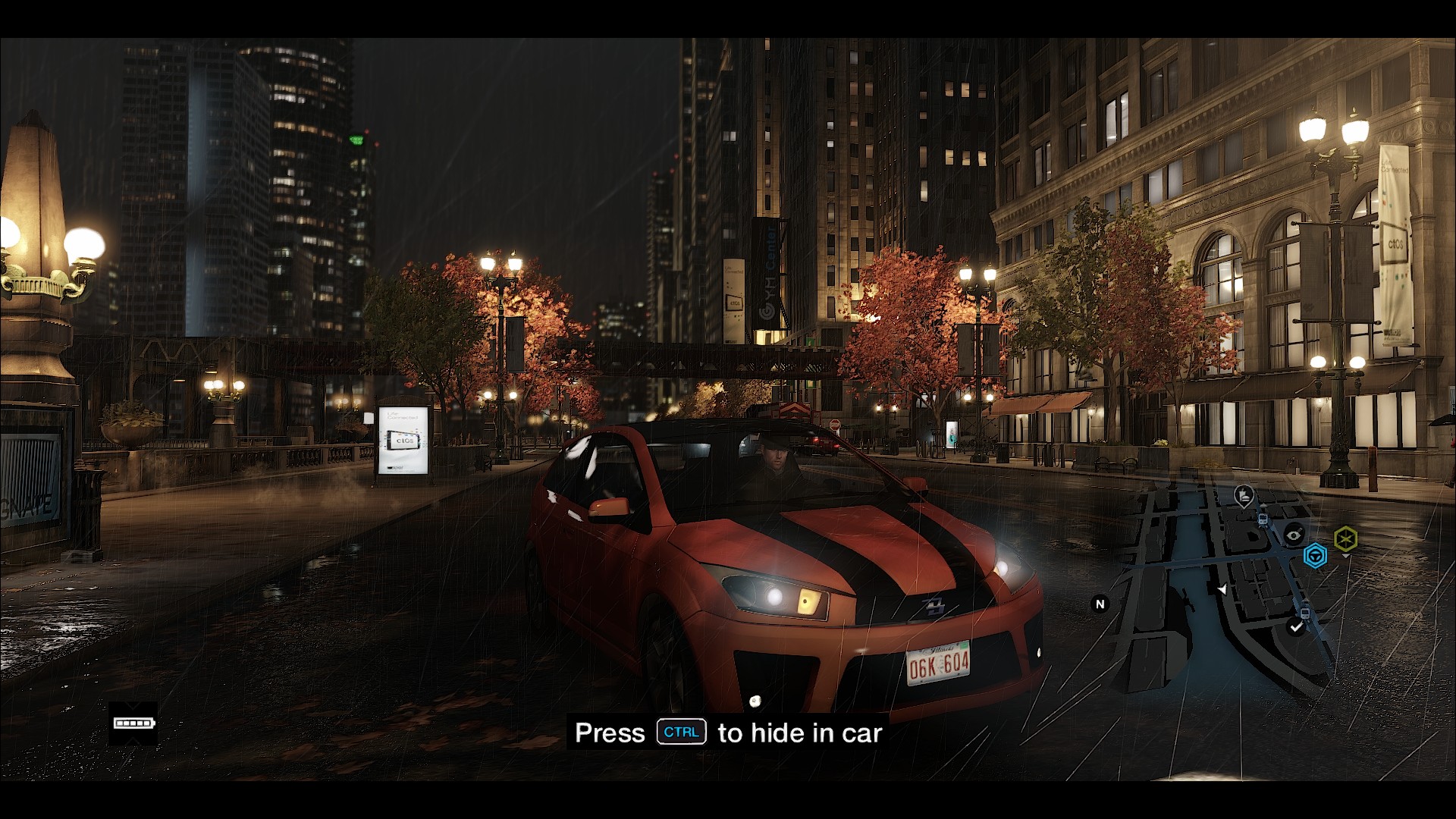Select the white checkmark map marker
Image resolution: width=1456 pixels, height=819 pixels.
1296,627
